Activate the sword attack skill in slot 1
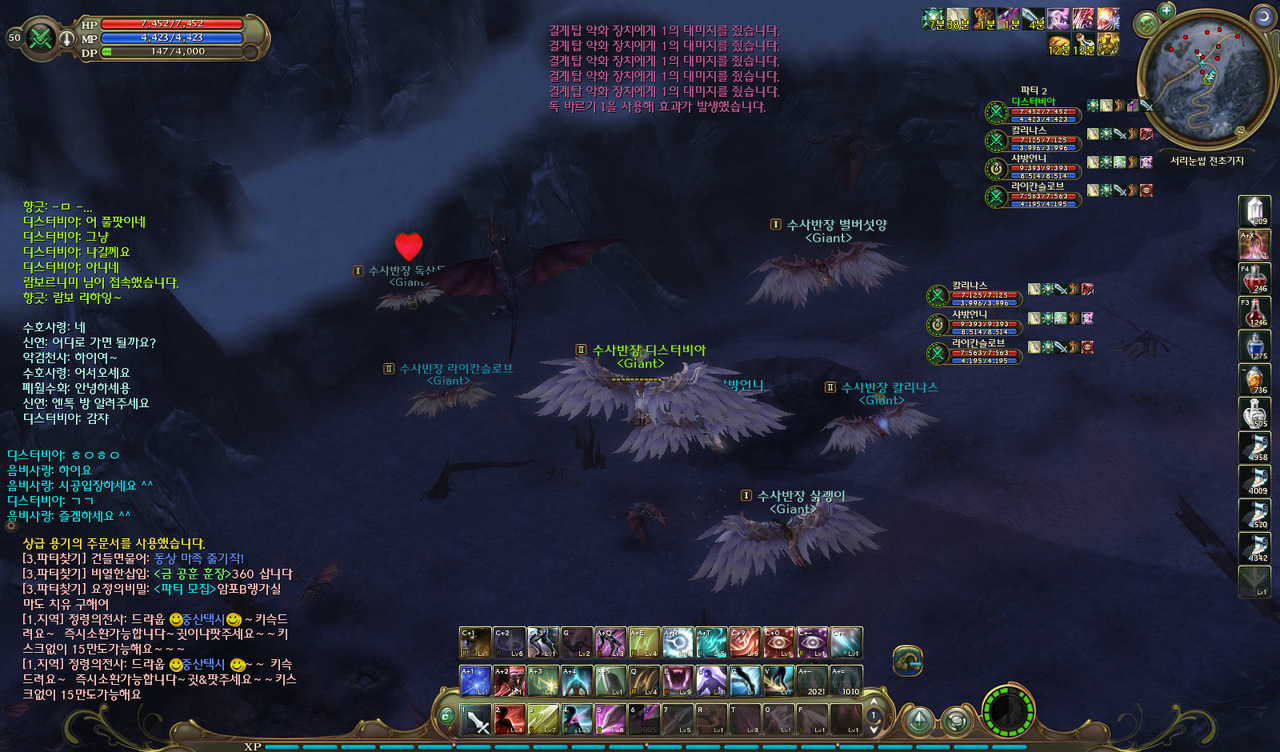The height and width of the screenshot is (752, 1280). coord(475,719)
